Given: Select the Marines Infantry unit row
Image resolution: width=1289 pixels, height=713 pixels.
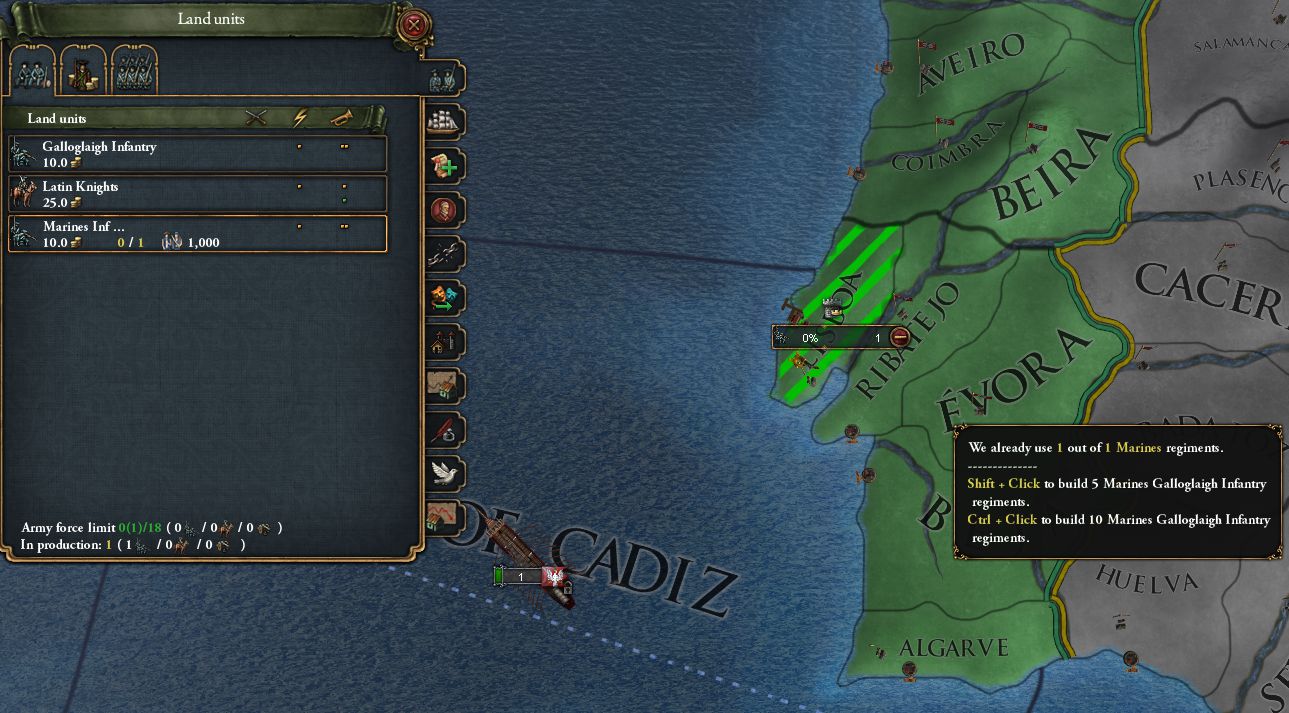Looking at the screenshot, I should pyautogui.click(x=198, y=234).
